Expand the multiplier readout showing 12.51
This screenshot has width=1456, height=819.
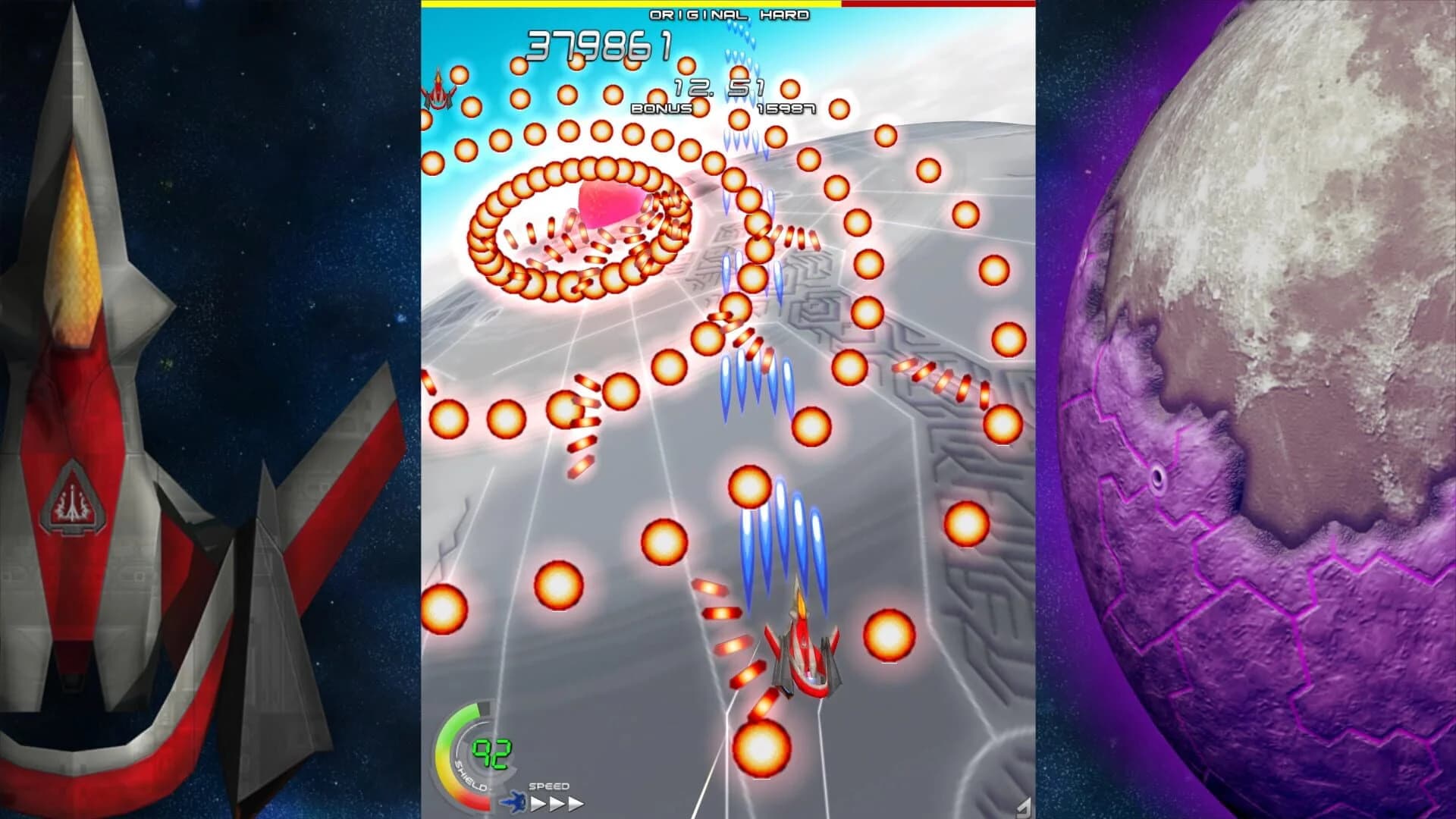(x=720, y=86)
